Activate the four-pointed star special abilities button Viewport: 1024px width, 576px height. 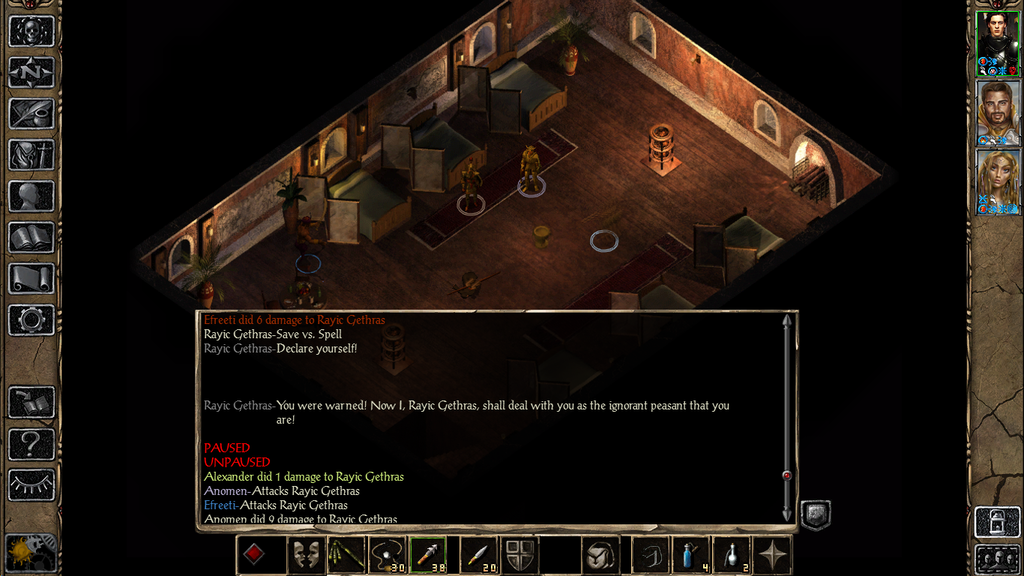774,555
